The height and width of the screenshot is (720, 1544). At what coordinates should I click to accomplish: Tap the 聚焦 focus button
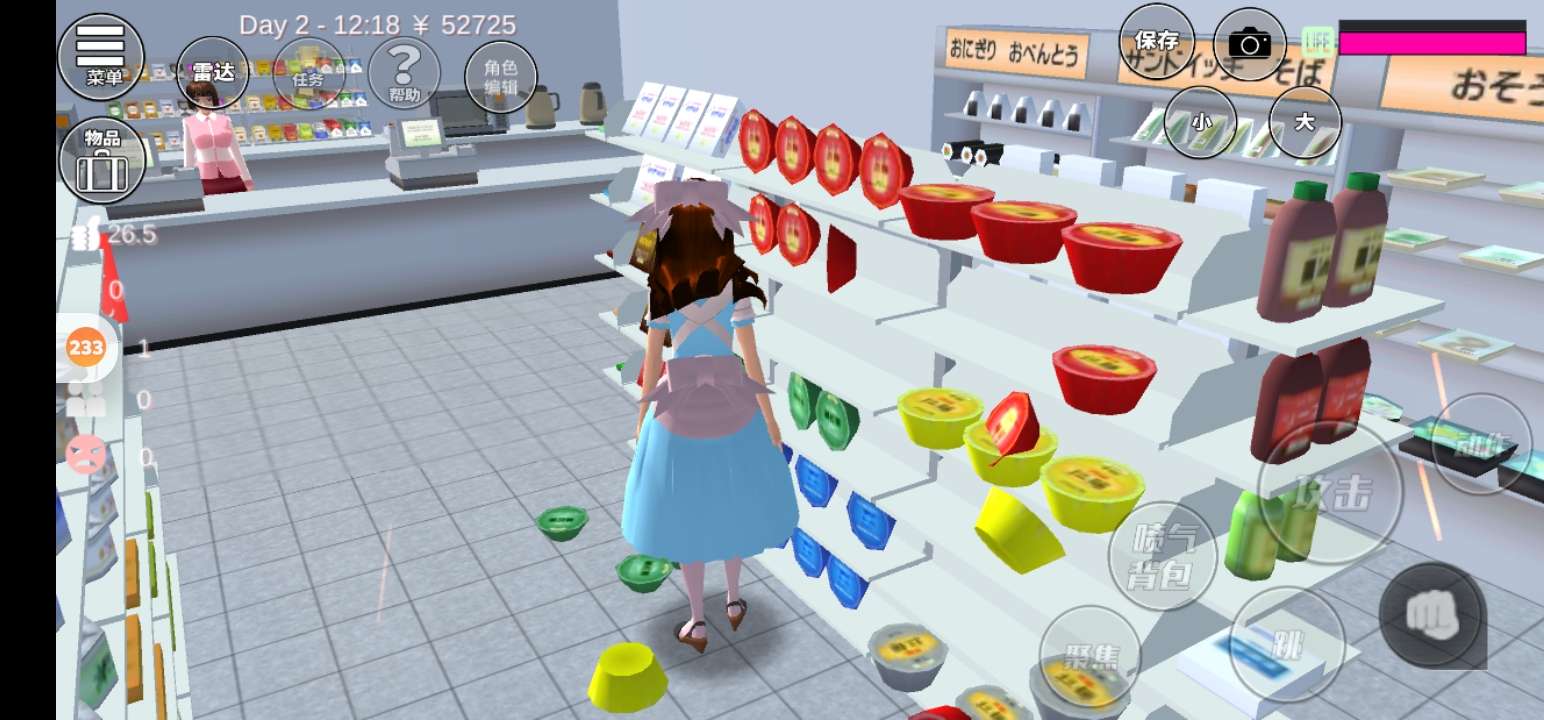1090,656
